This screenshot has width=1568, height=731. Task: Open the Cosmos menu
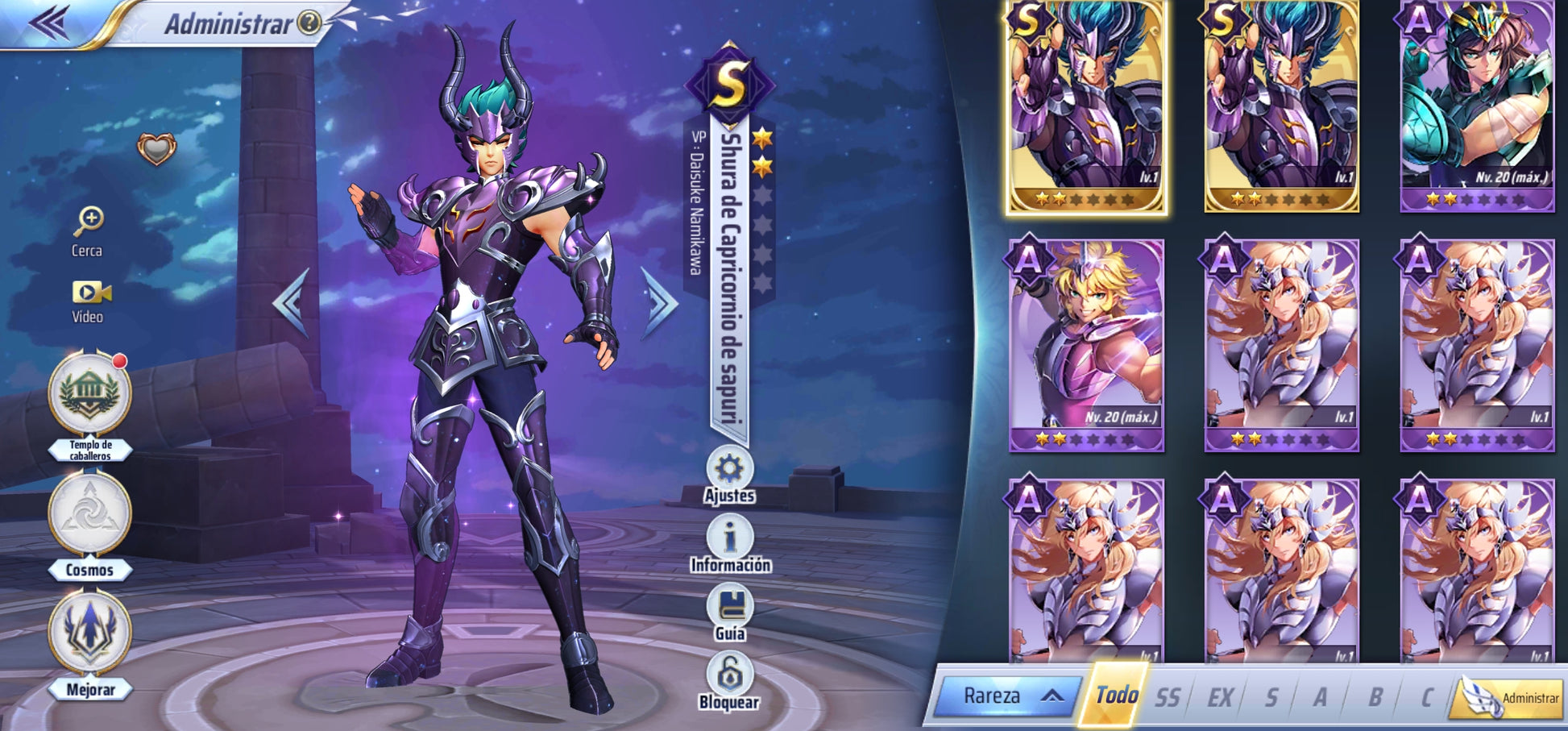click(x=89, y=517)
